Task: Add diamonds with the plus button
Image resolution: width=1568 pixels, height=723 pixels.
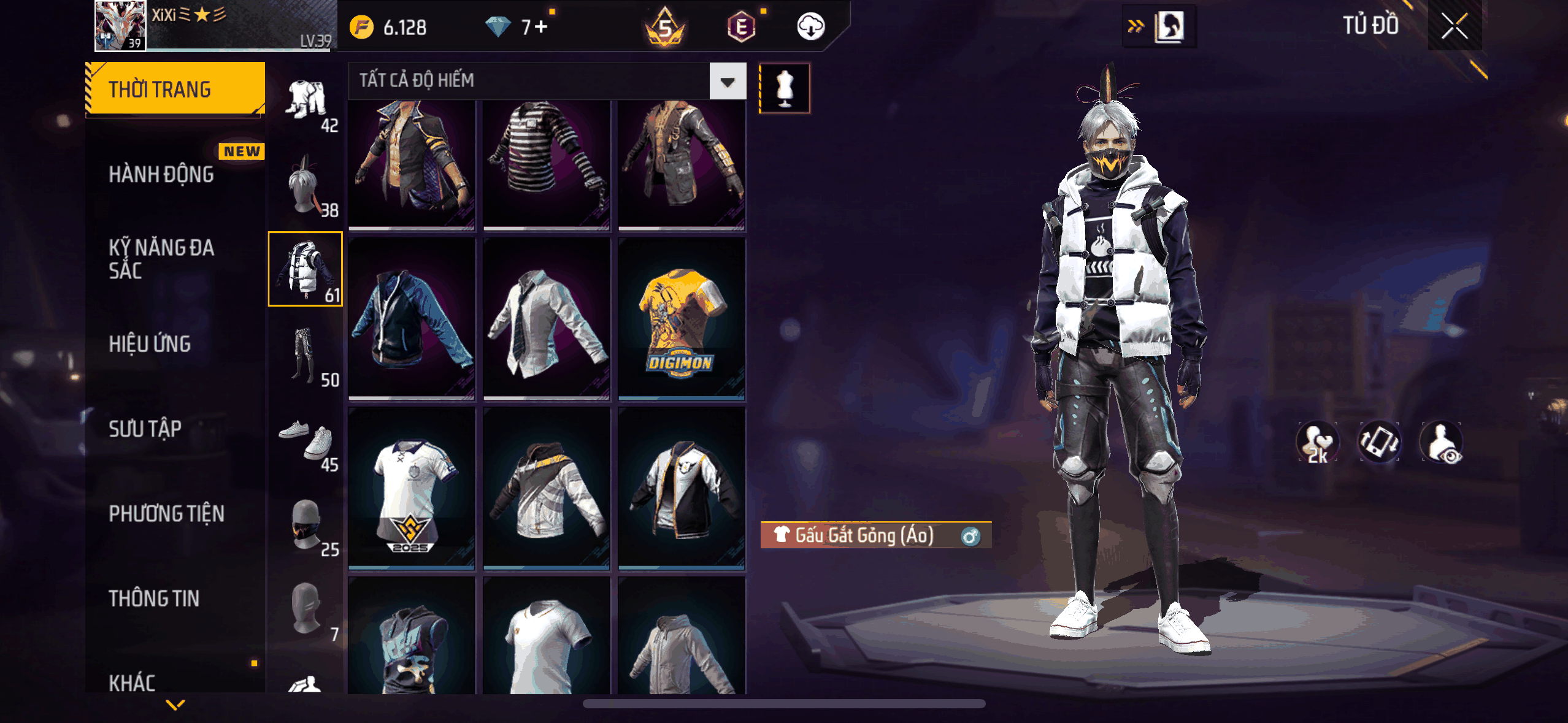Action: [x=541, y=27]
